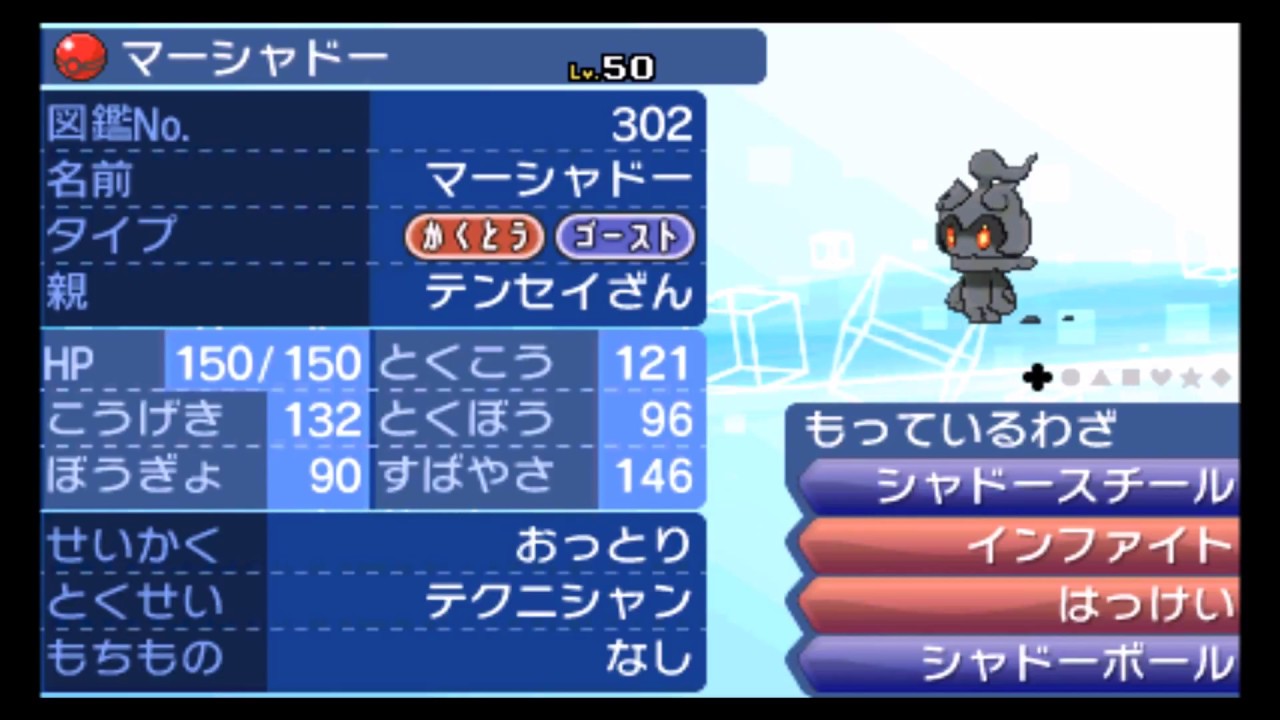Select the heart marking icon
This screenshot has height=720, width=1280.
[x=1160, y=378]
